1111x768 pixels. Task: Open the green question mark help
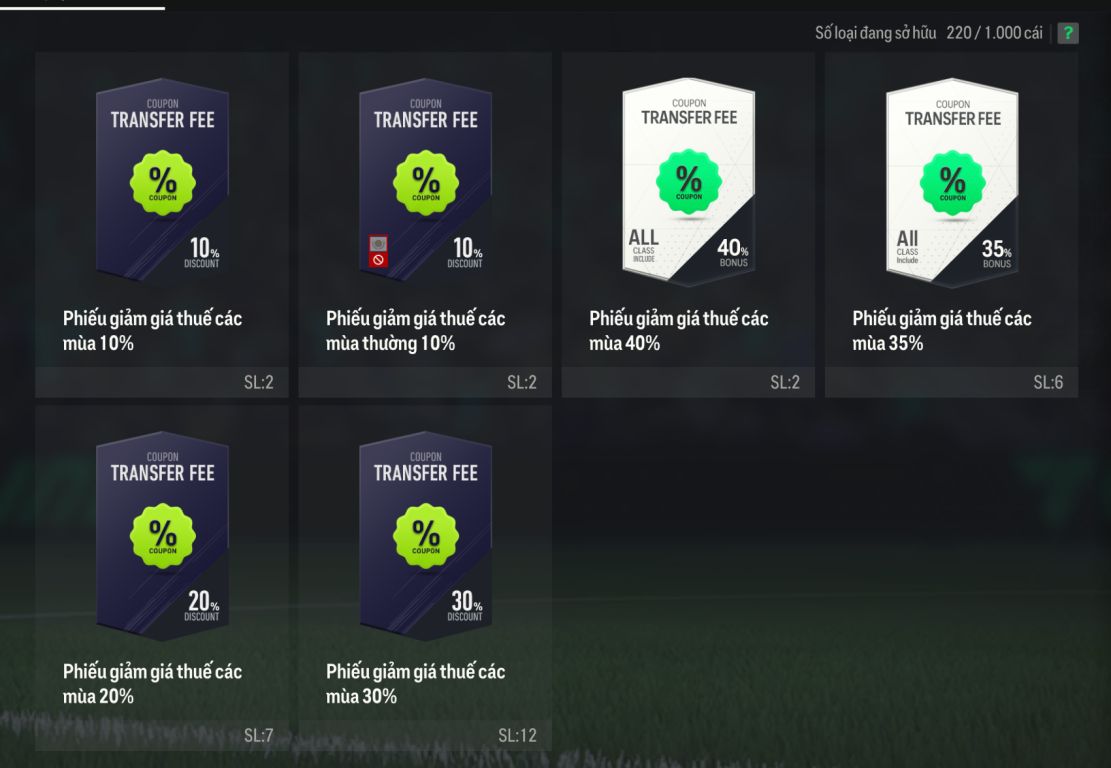point(1068,33)
